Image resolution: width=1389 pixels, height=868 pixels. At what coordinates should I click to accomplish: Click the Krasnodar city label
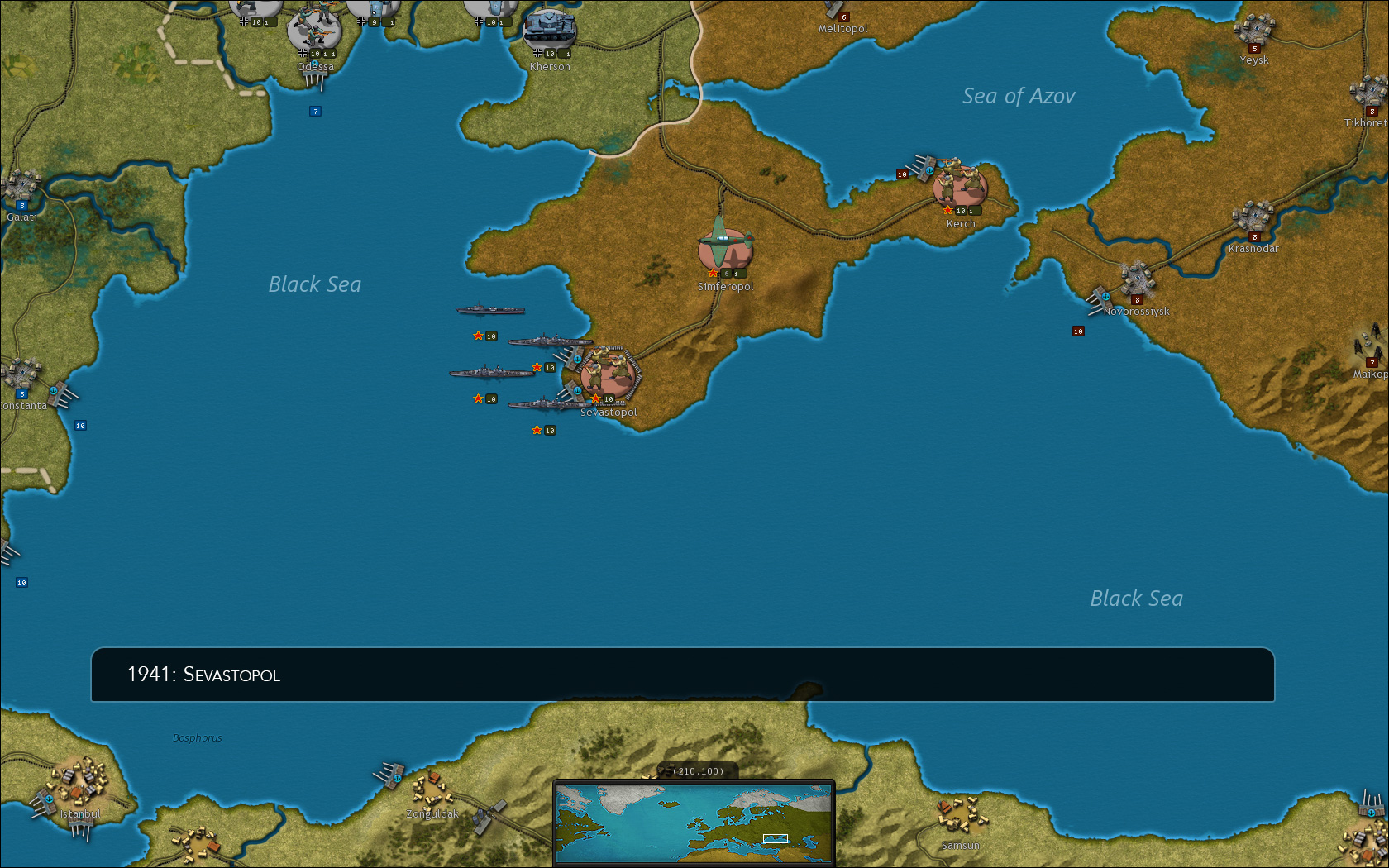point(1253,248)
